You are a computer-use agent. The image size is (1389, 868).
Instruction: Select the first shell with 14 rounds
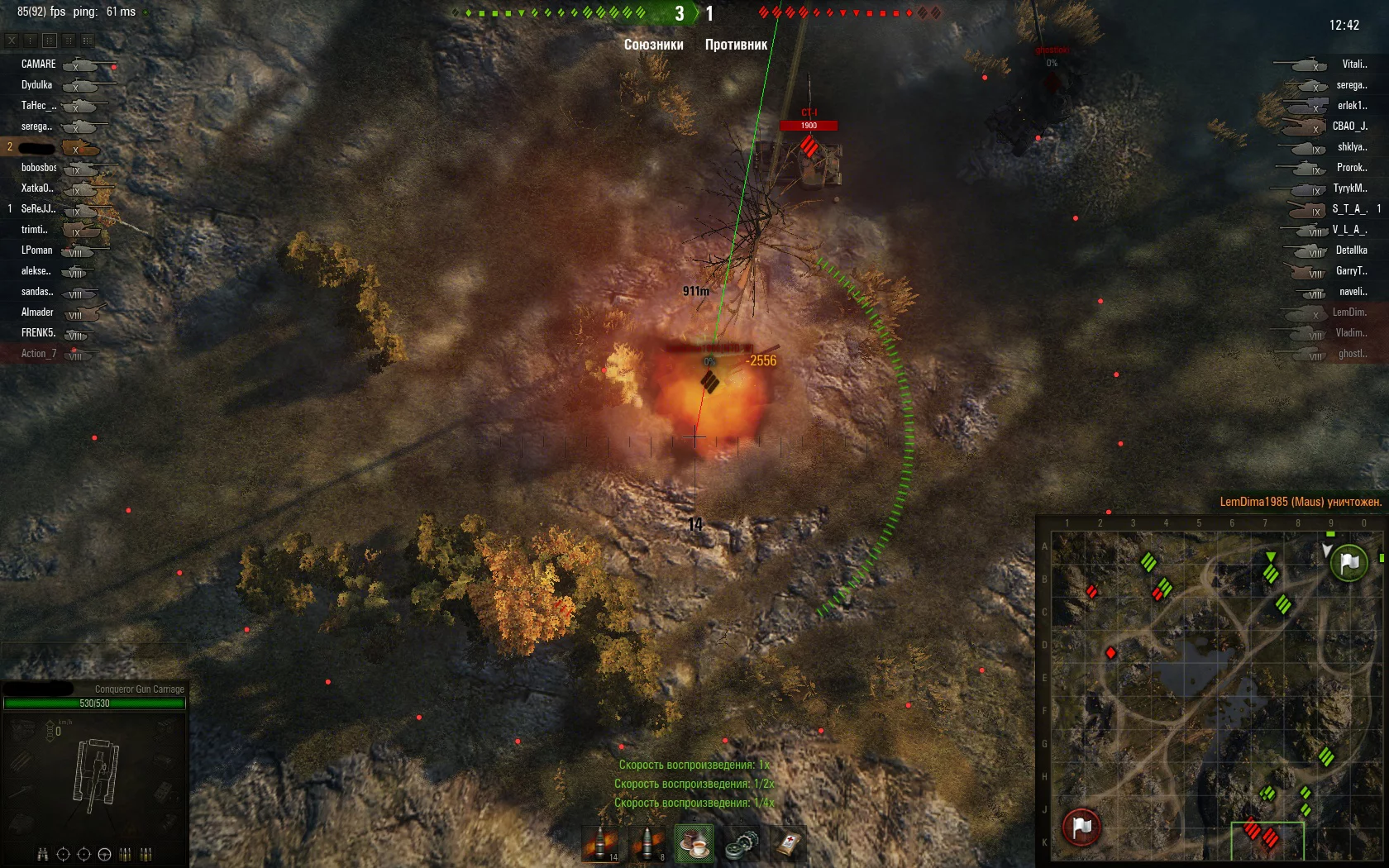(x=601, y=844)
